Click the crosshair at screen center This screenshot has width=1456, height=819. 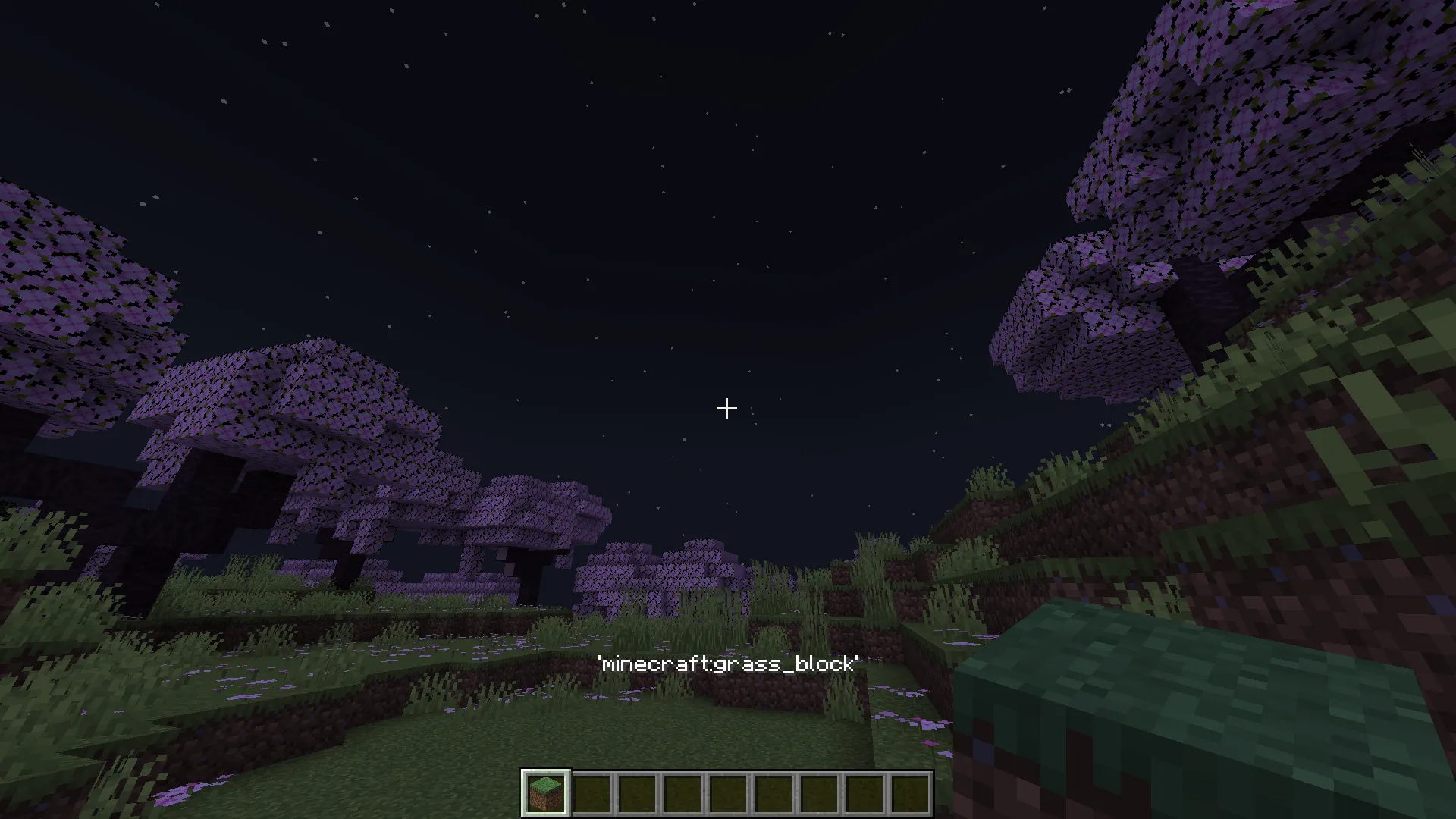coord(726,409)
